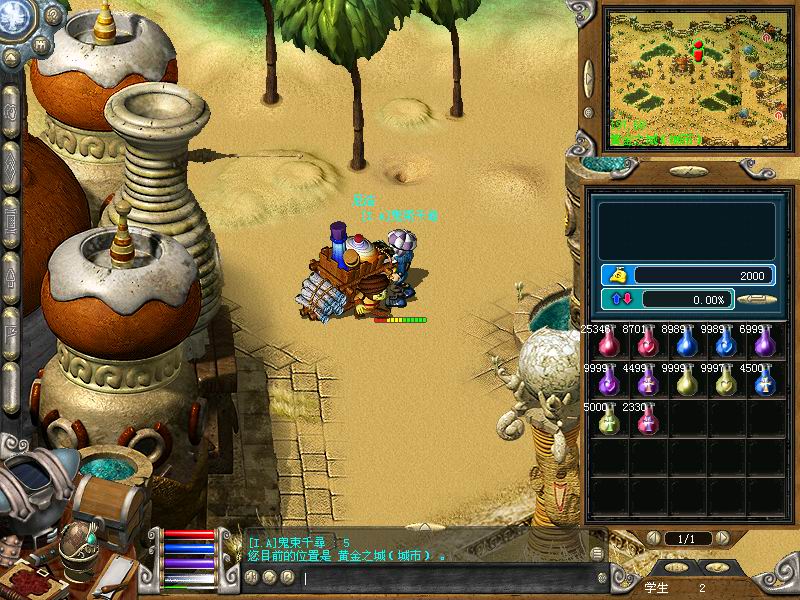
Task: Choose the yellow cross potion stack of 5000
Action: coord(608,421)
